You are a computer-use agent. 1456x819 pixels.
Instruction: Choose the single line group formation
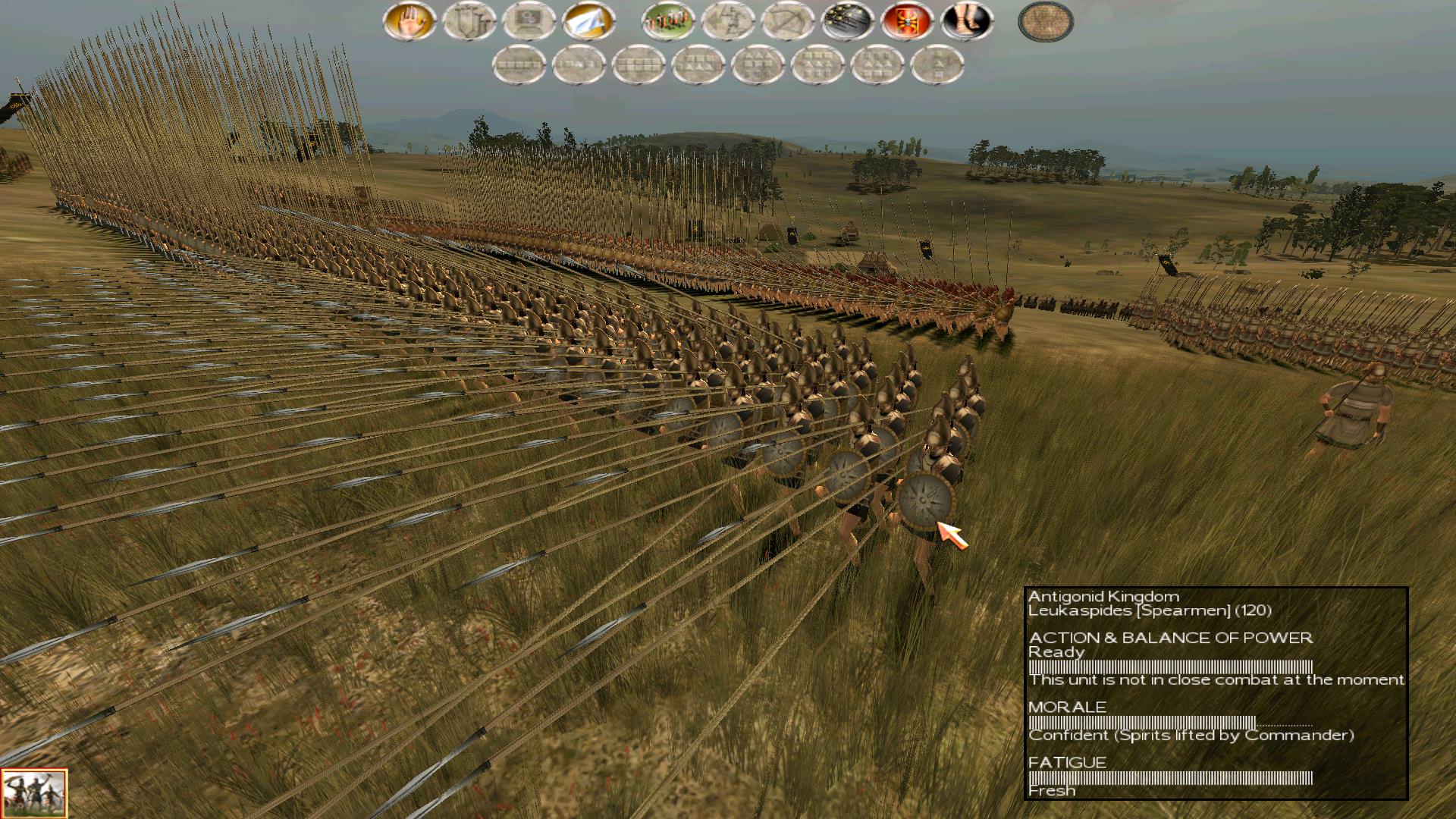coord(519,65)
